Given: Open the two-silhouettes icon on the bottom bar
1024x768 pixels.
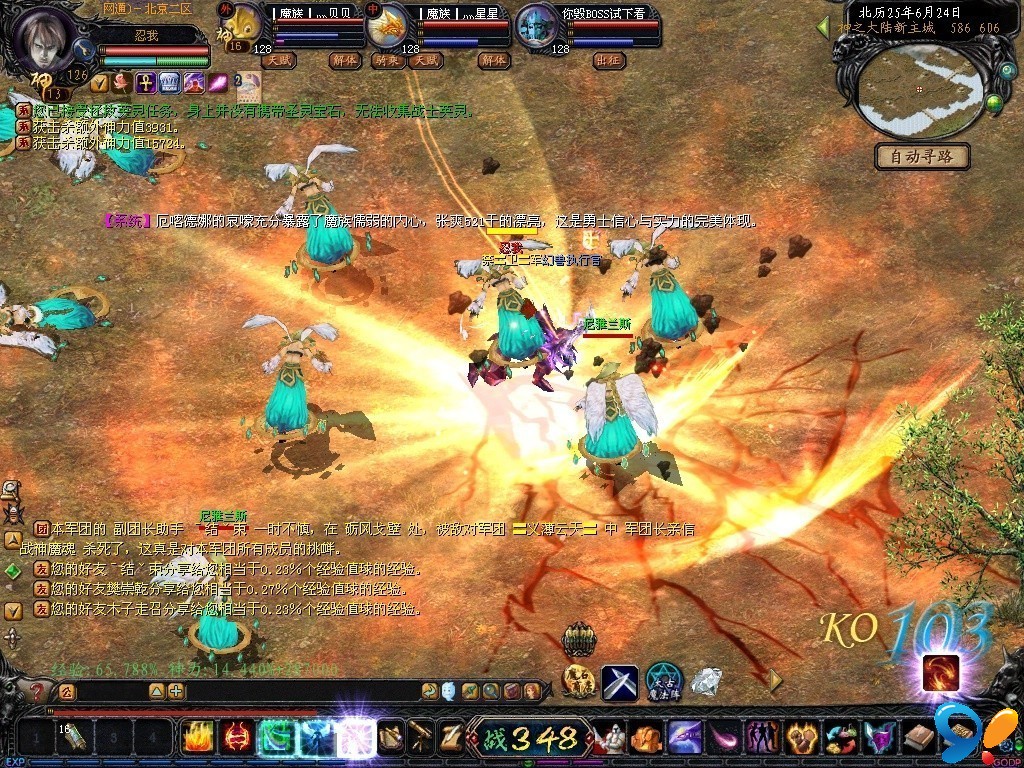Looking at the screenshot, I should coord(762,738).
